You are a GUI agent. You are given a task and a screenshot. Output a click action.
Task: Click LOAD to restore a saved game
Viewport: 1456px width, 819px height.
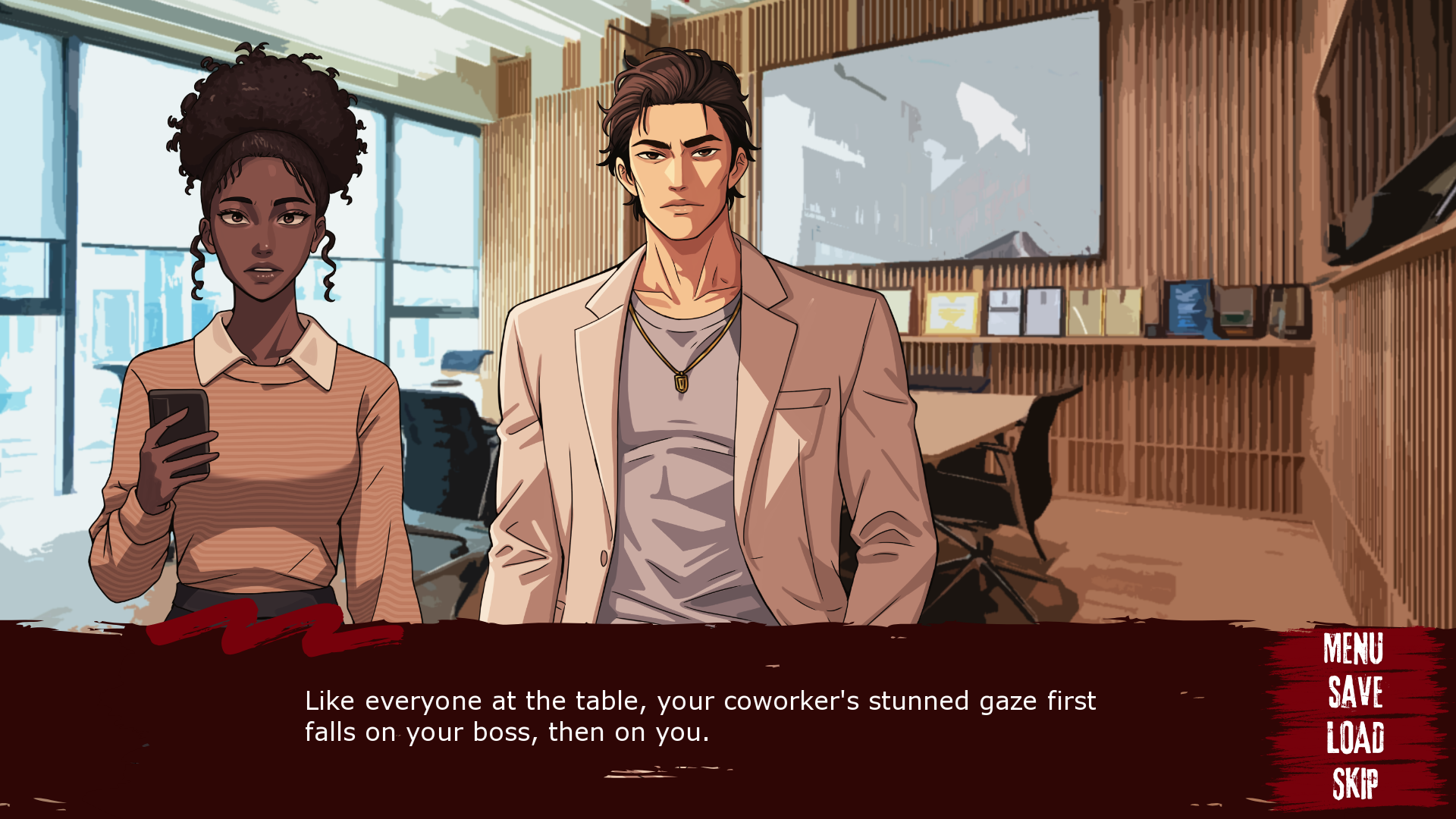pos(1354,737)
